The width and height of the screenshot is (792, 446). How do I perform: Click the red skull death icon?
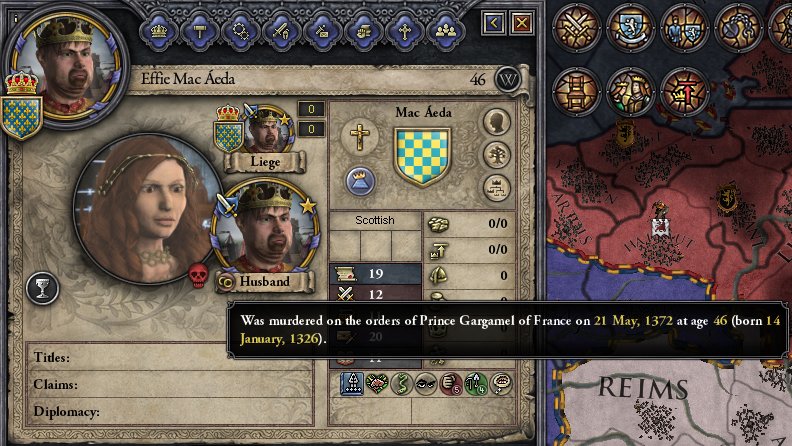point(198,275)
